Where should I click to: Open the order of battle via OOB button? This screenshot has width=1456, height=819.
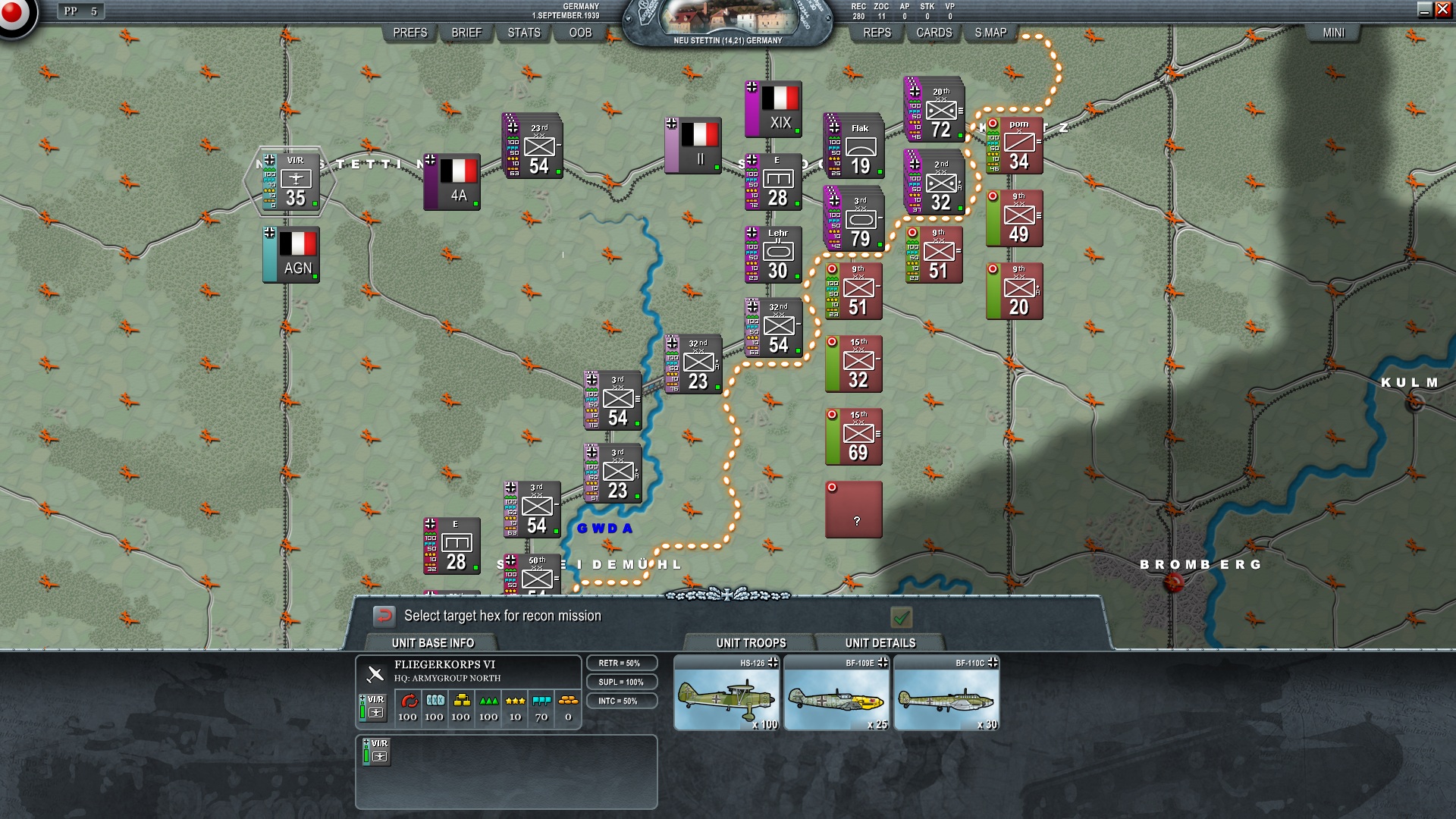pos(578,33)
